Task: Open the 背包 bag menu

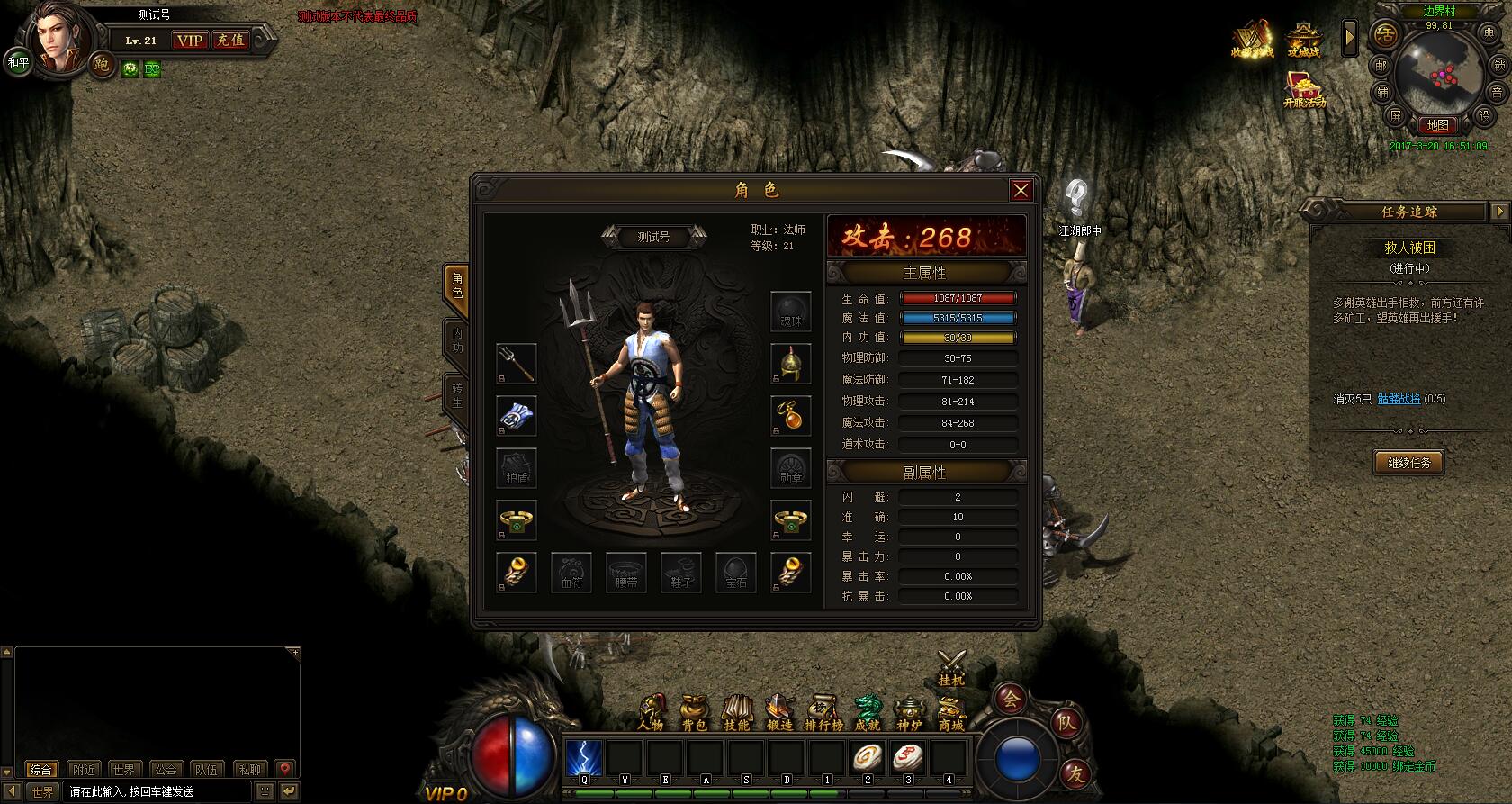Action: (694, 713)
